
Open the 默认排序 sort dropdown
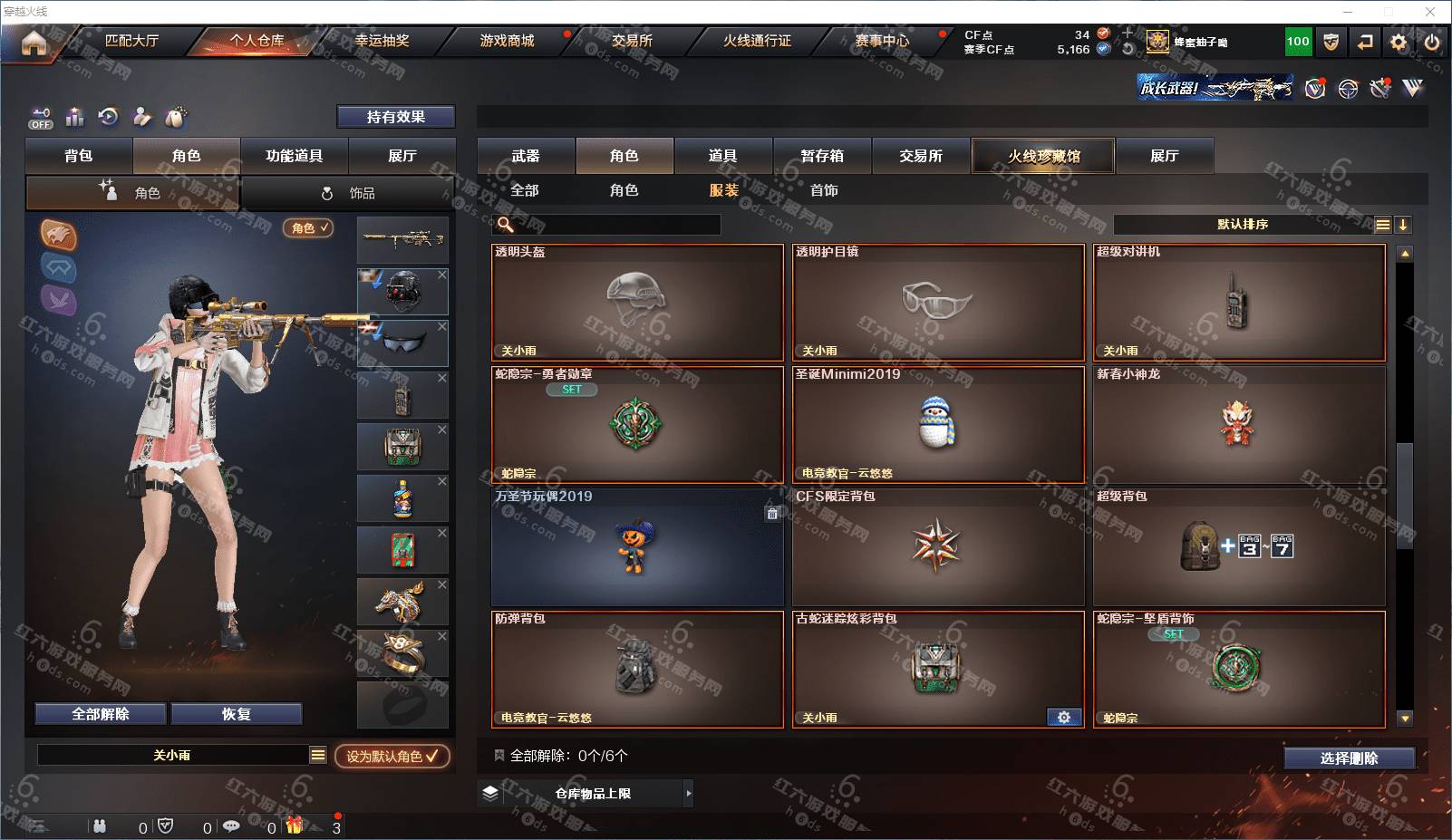(x=1244, y=225)
